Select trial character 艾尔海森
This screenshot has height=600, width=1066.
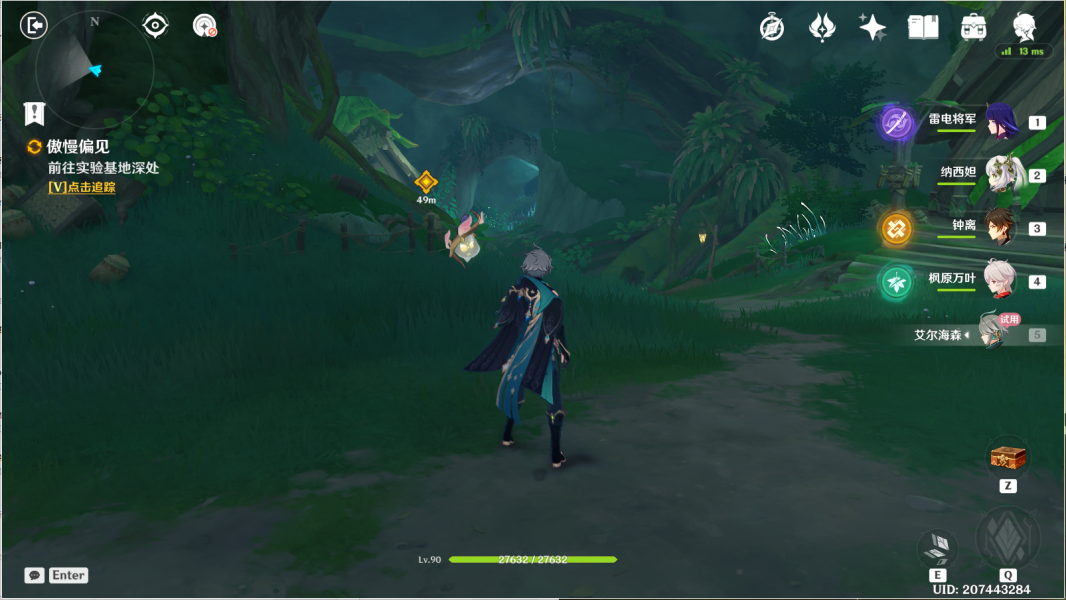994,334
